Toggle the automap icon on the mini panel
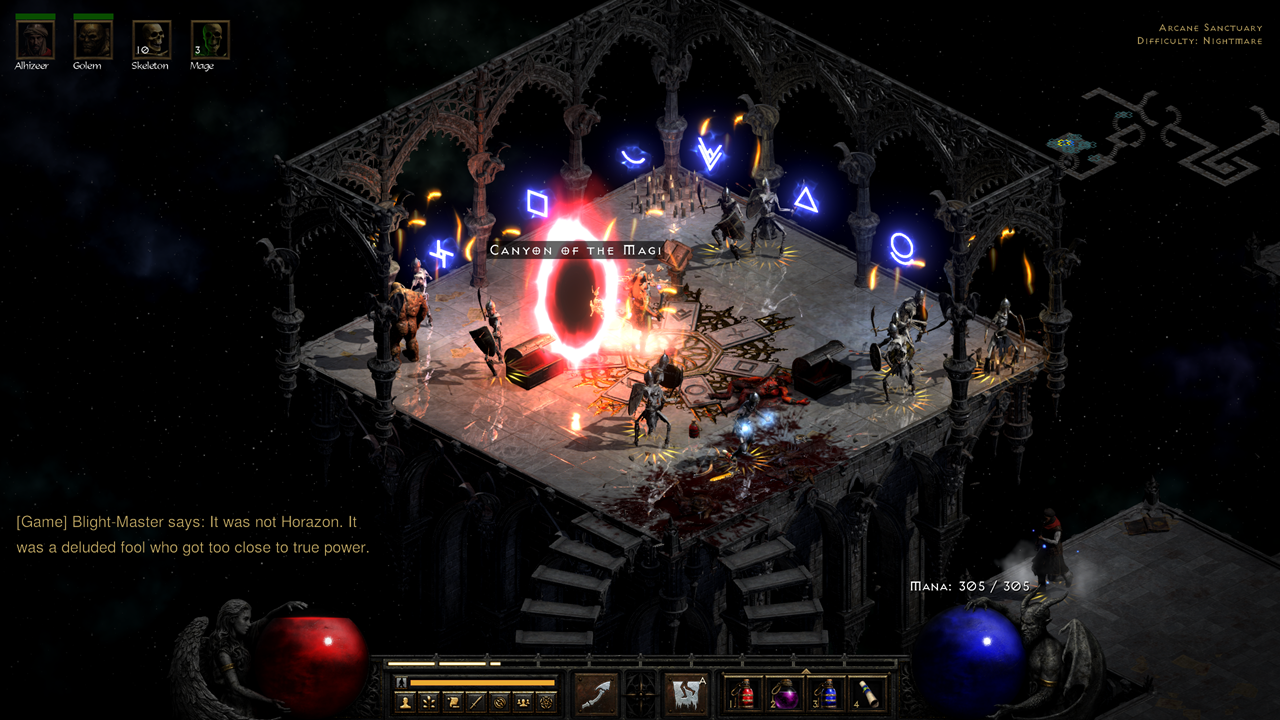1280x720 pixels. click(x=498, y=702)
